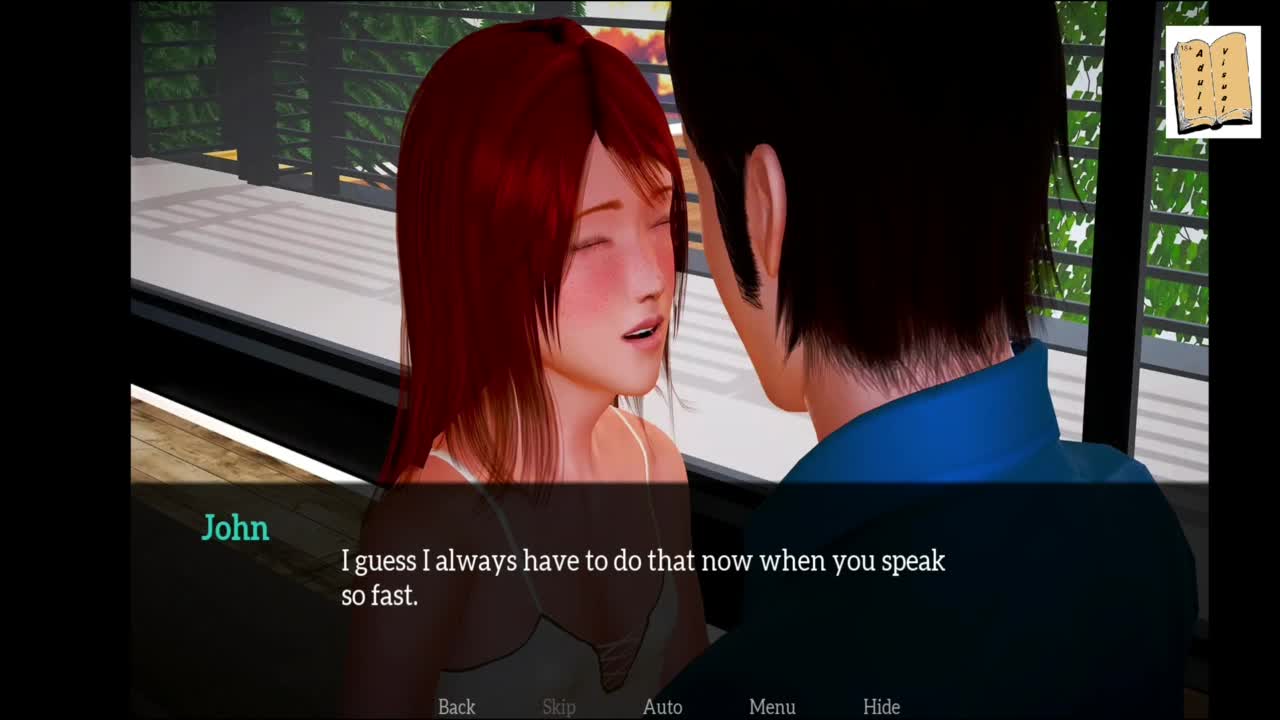The image size is (1280, 720).
Task: Go back to the previous dialogue line
Action: click(x=456, y=707)
